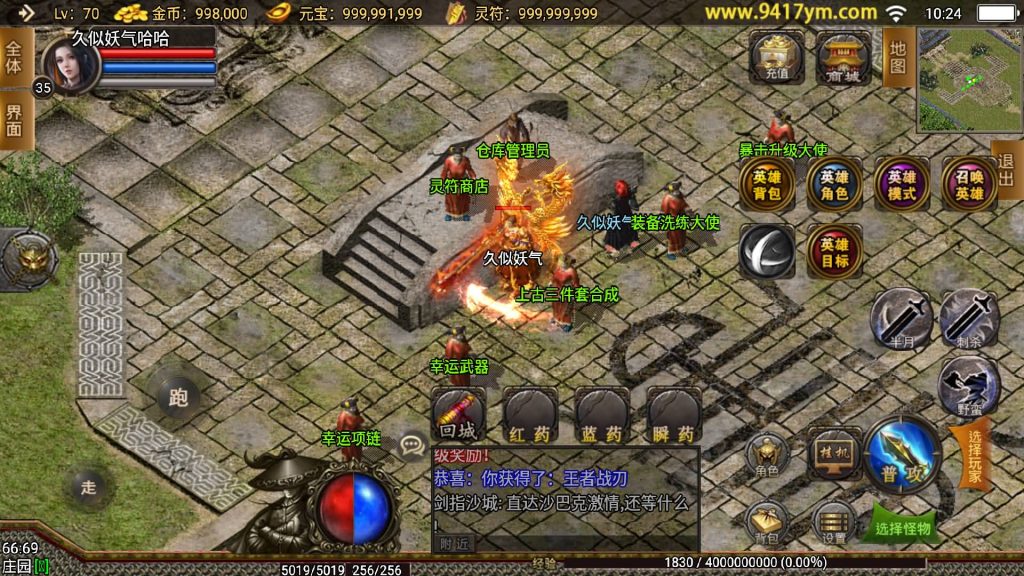This screenshot has width=1024, height=576.
Task: Toggle 英雄模式 hero mode
Action: click(901, 185)
